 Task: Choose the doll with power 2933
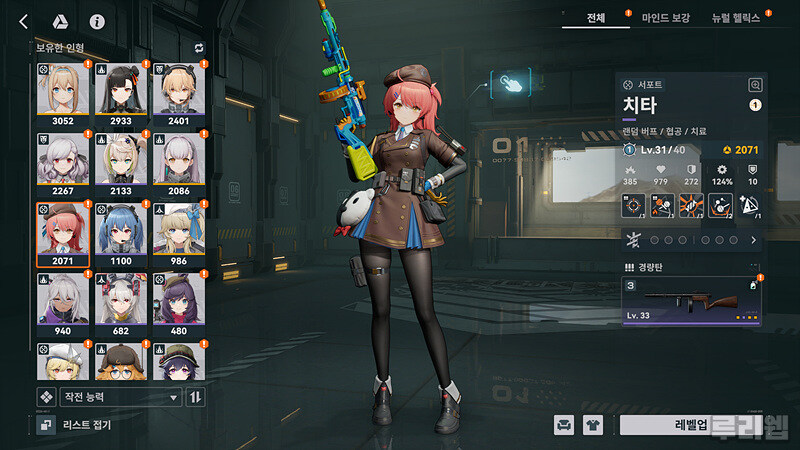[120, 93]
